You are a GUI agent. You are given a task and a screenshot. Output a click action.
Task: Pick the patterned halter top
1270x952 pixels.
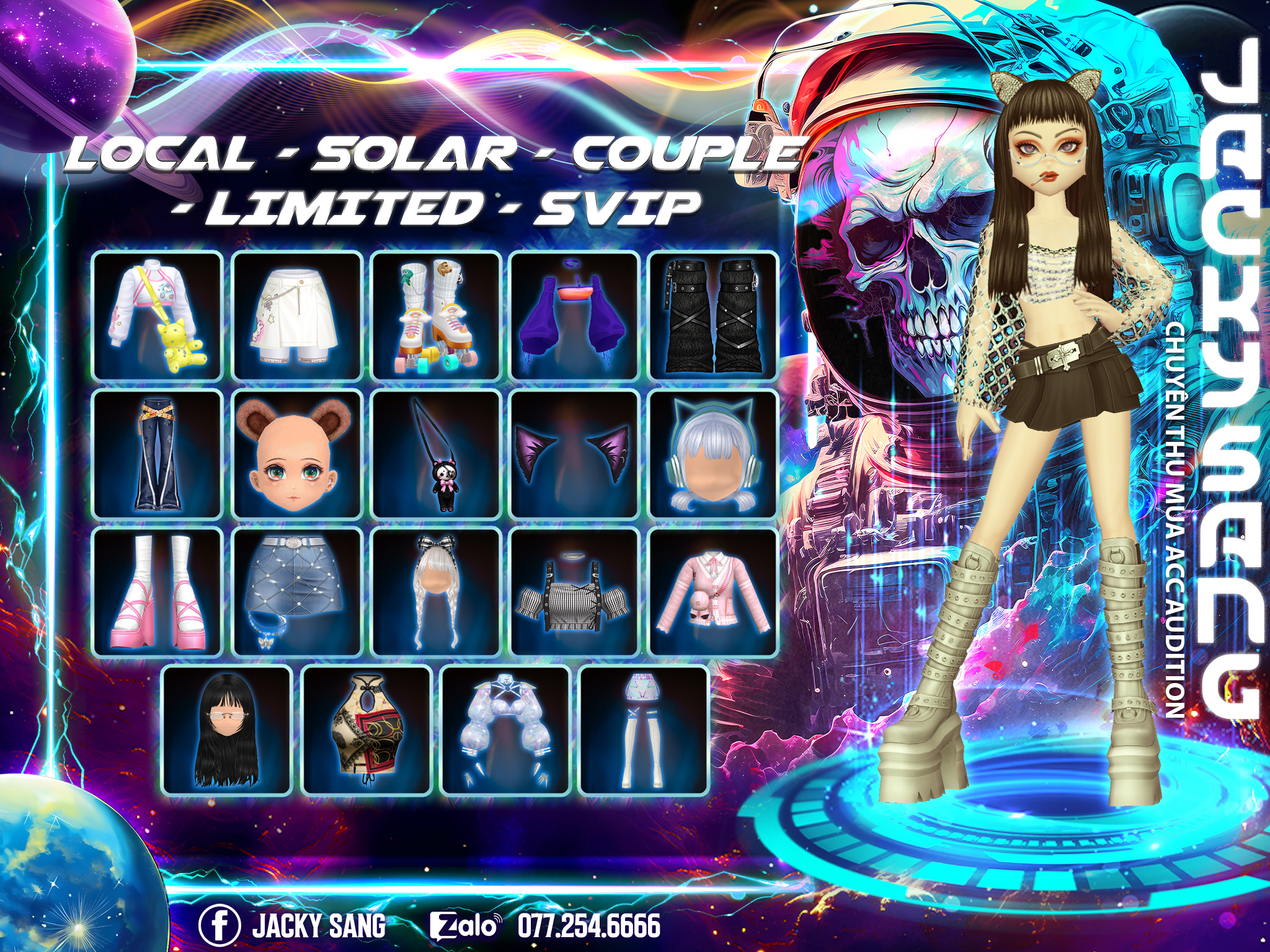(366, 730)
